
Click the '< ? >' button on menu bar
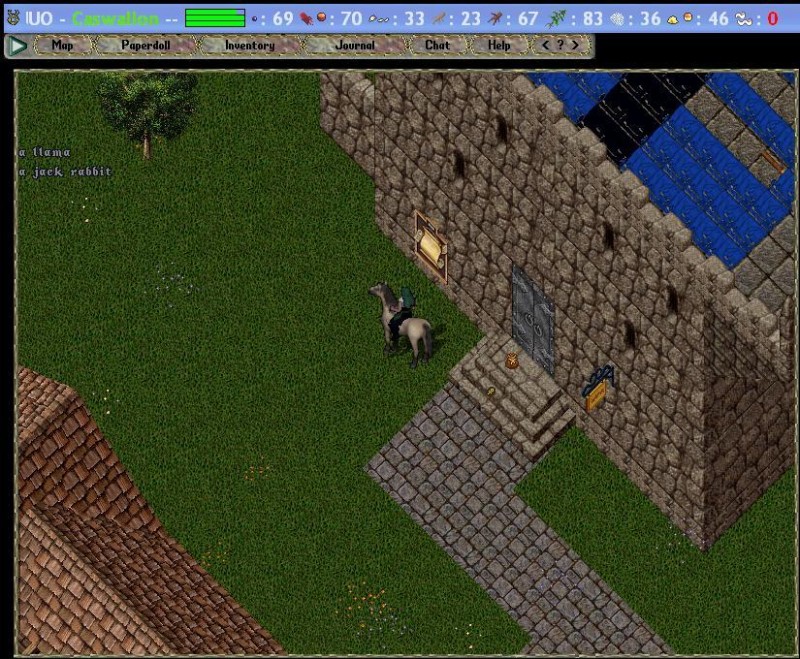click(559, 45)
